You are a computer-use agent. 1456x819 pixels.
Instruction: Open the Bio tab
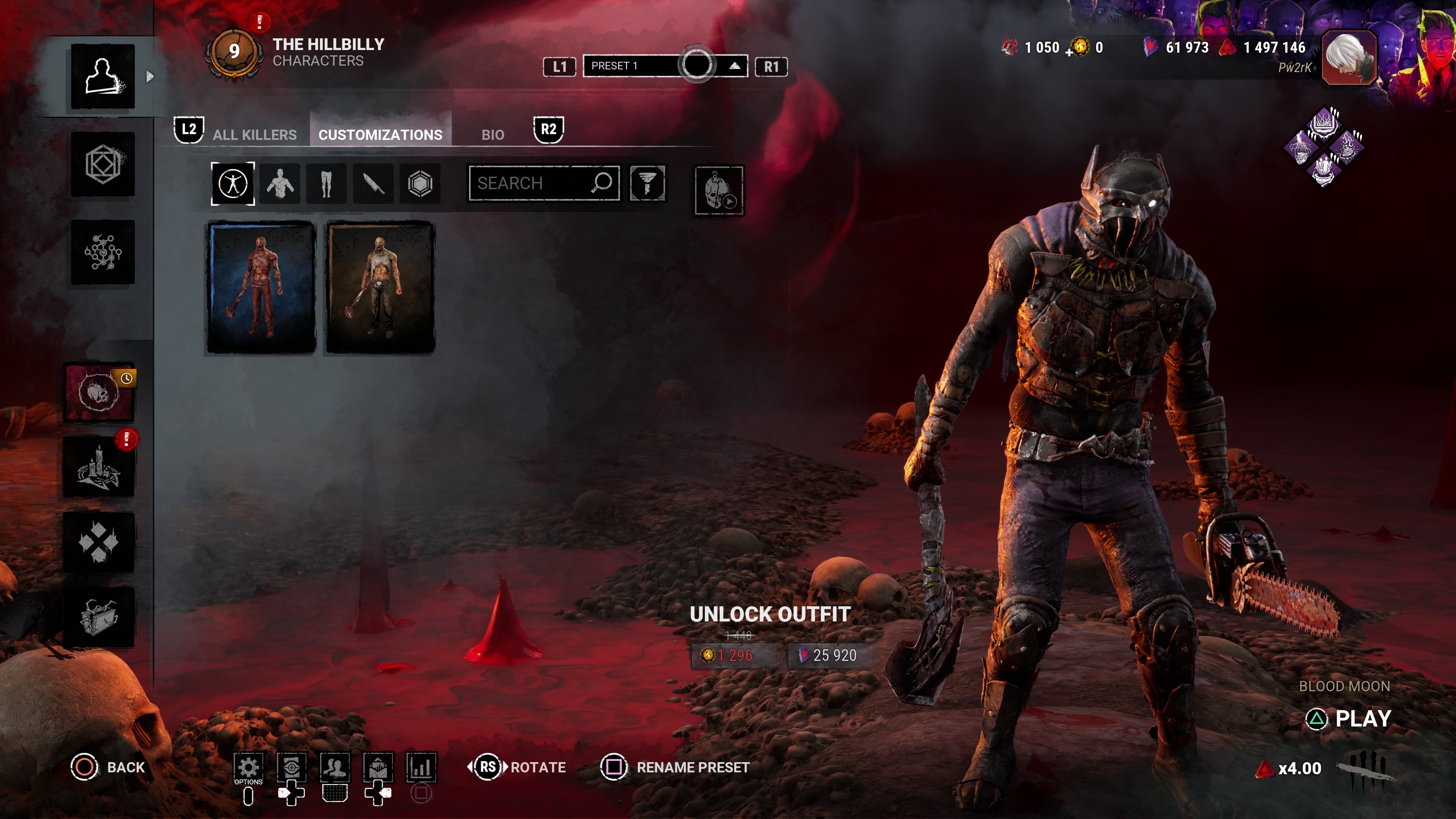coord(492,135)
